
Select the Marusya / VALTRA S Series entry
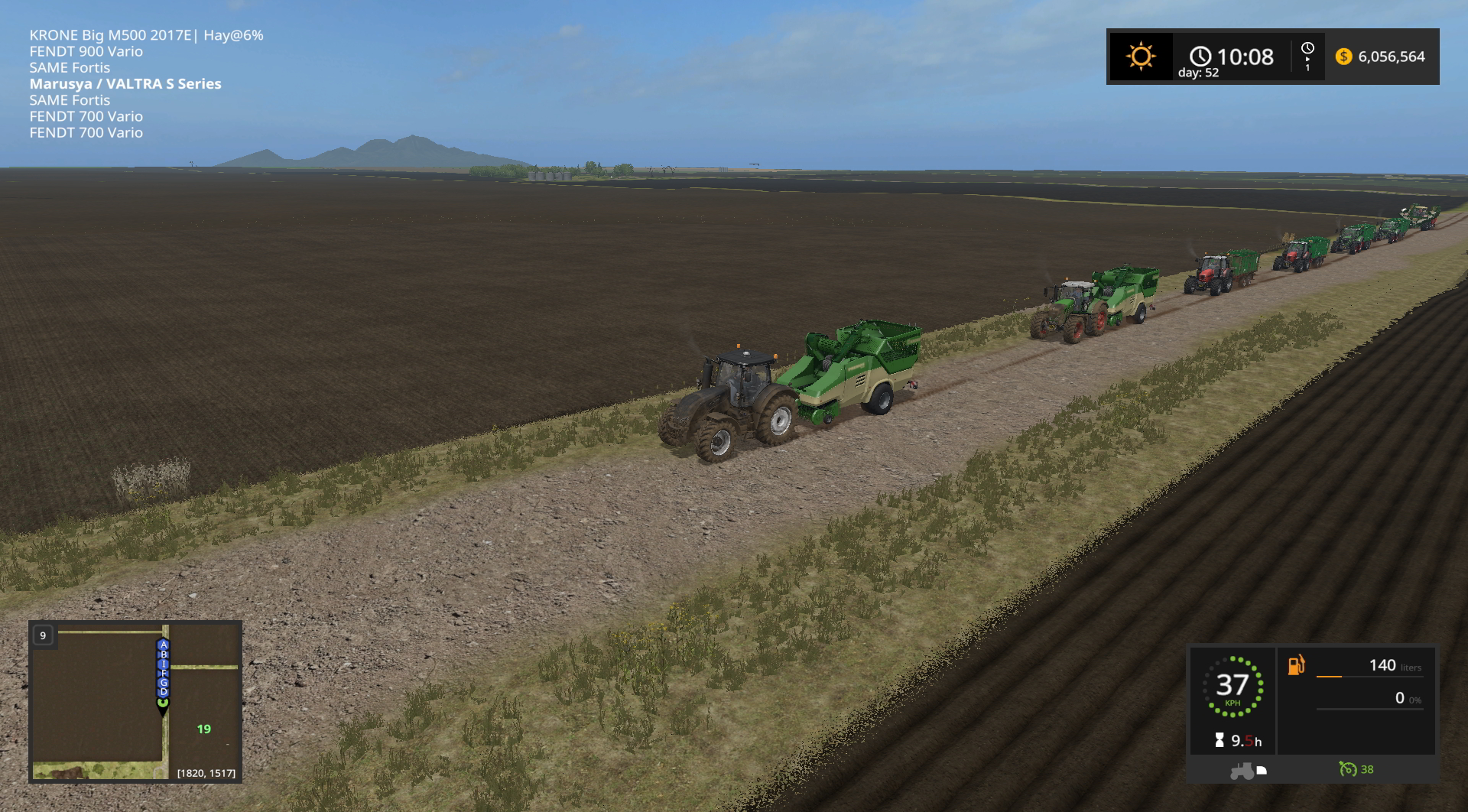pos(125,84)
